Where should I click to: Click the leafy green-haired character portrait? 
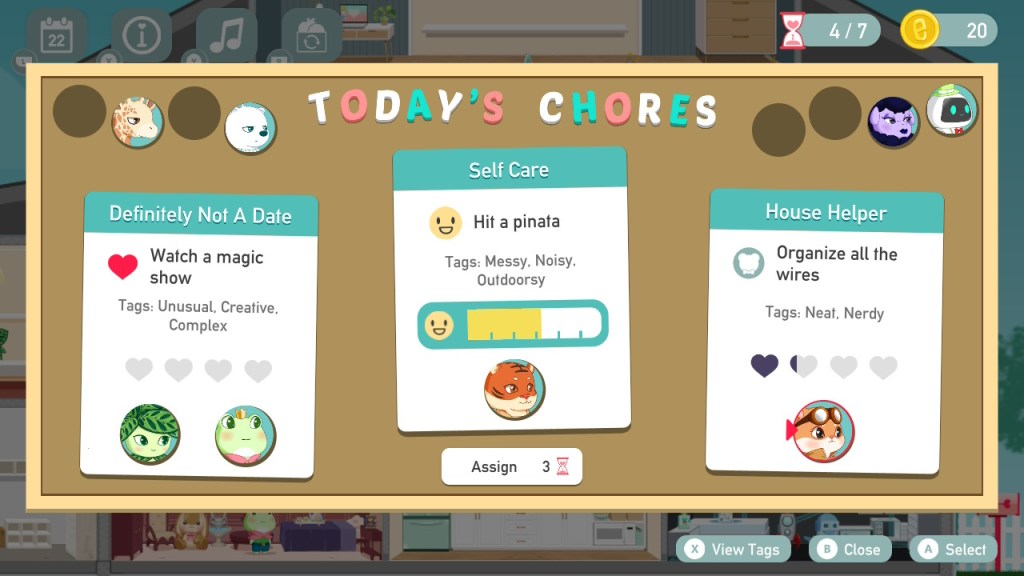tap(150, 434)
